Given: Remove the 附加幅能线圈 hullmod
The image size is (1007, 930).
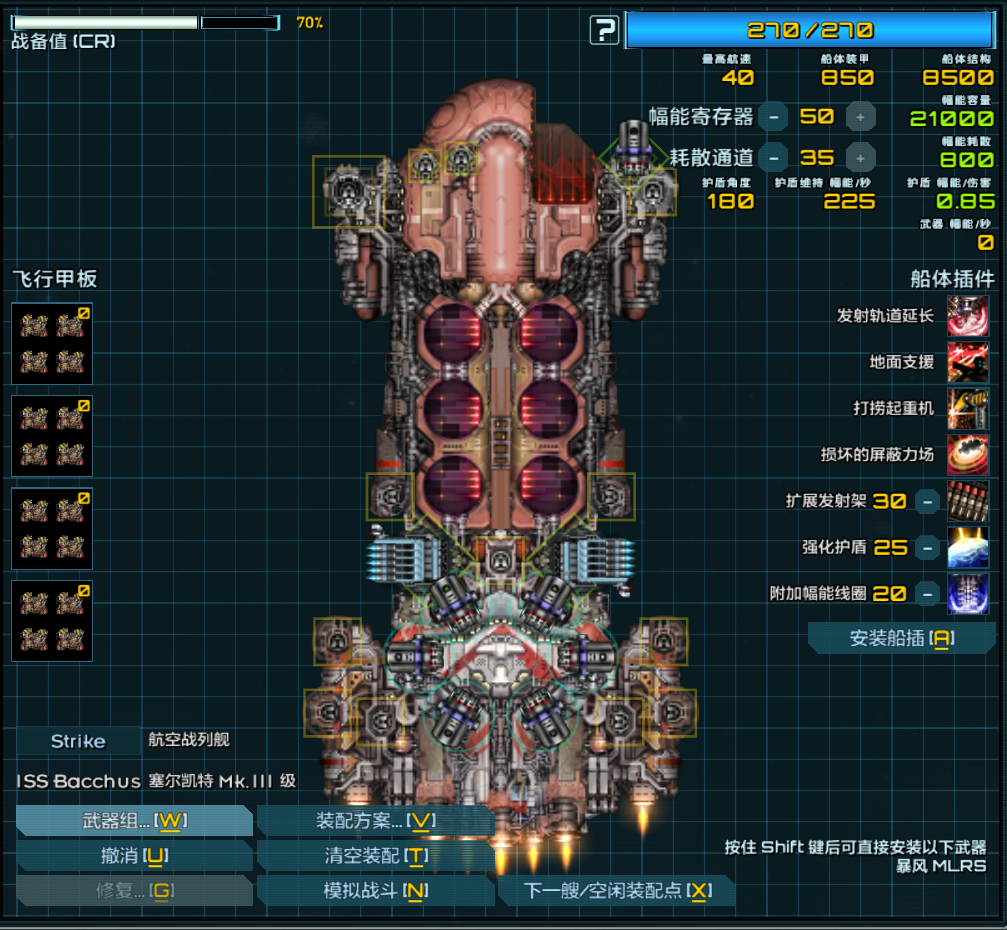Looking at the screenshot, I should [x=929, y=593].
